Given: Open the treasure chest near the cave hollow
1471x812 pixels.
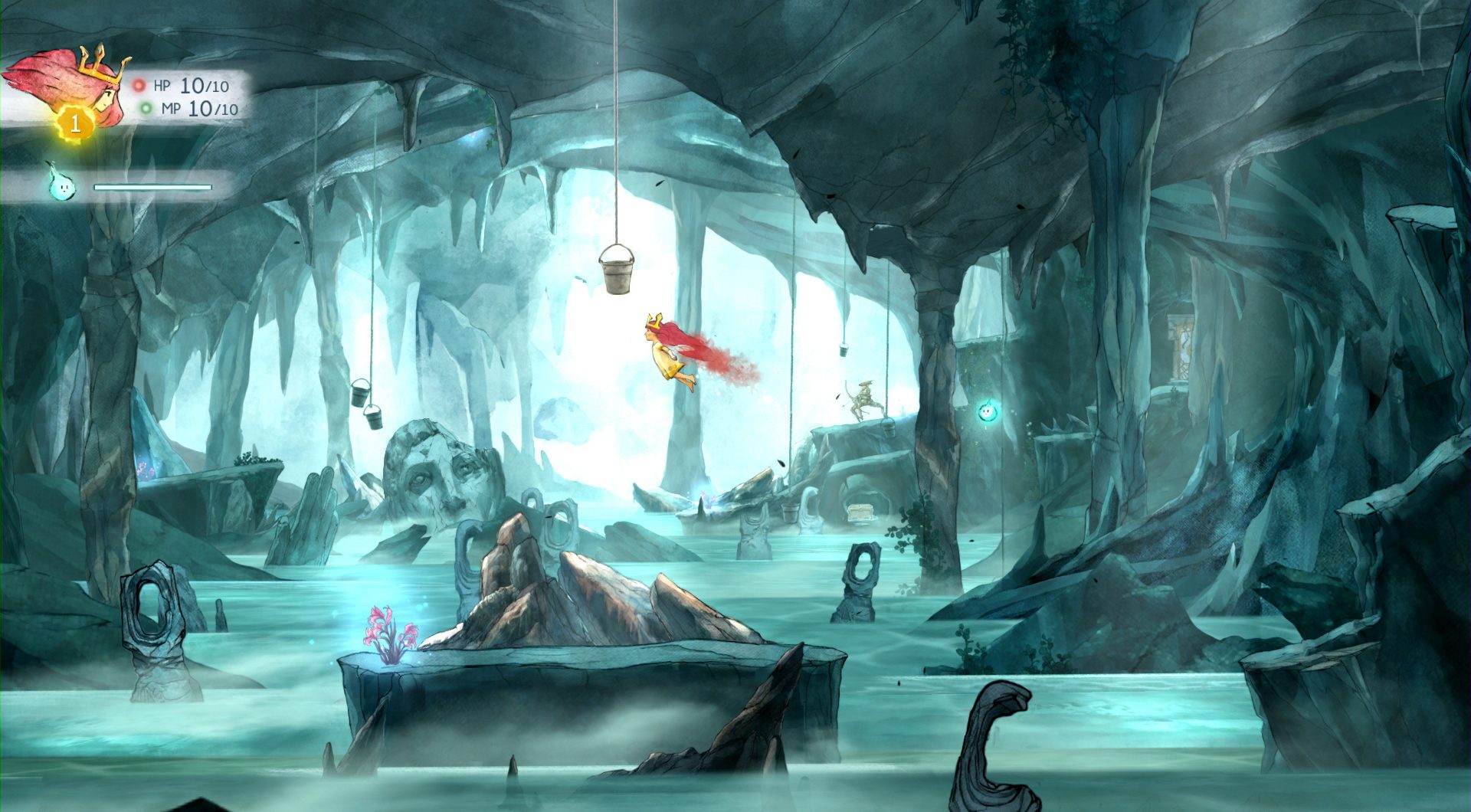Looking at the screenshot, I should tap(860, 511).
